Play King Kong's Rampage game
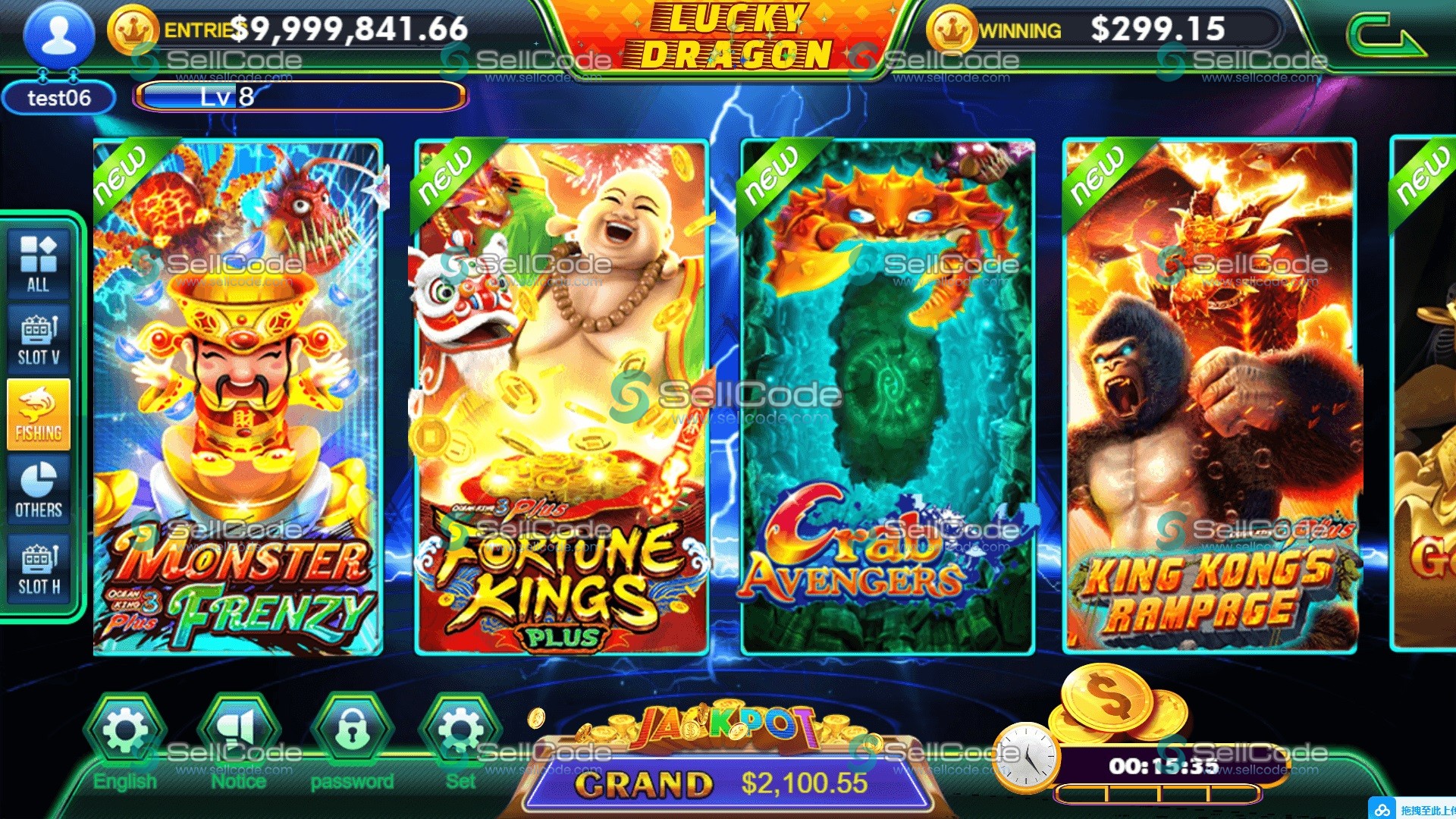Image resolution: width=1456 pixels, height=819 pixels. click(x=1210, y=396)
